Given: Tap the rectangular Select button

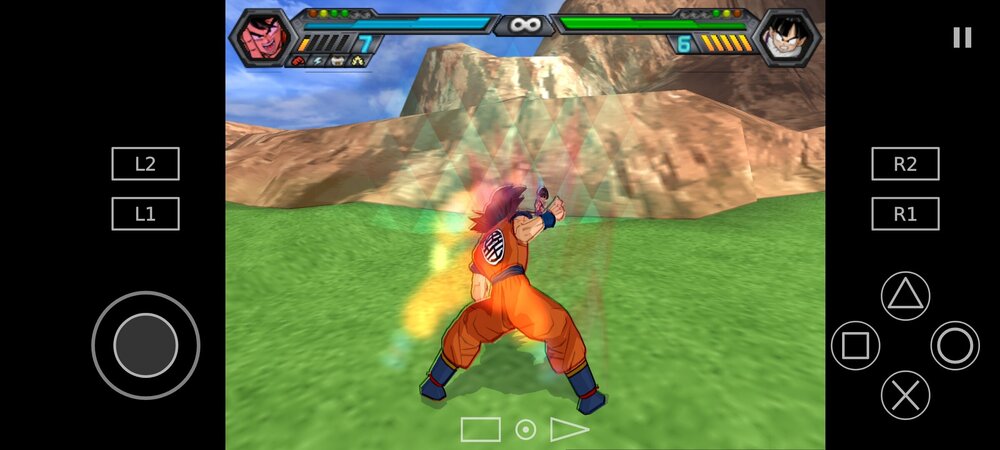Looking at the screenshot, I should click(x=480, y=430).
